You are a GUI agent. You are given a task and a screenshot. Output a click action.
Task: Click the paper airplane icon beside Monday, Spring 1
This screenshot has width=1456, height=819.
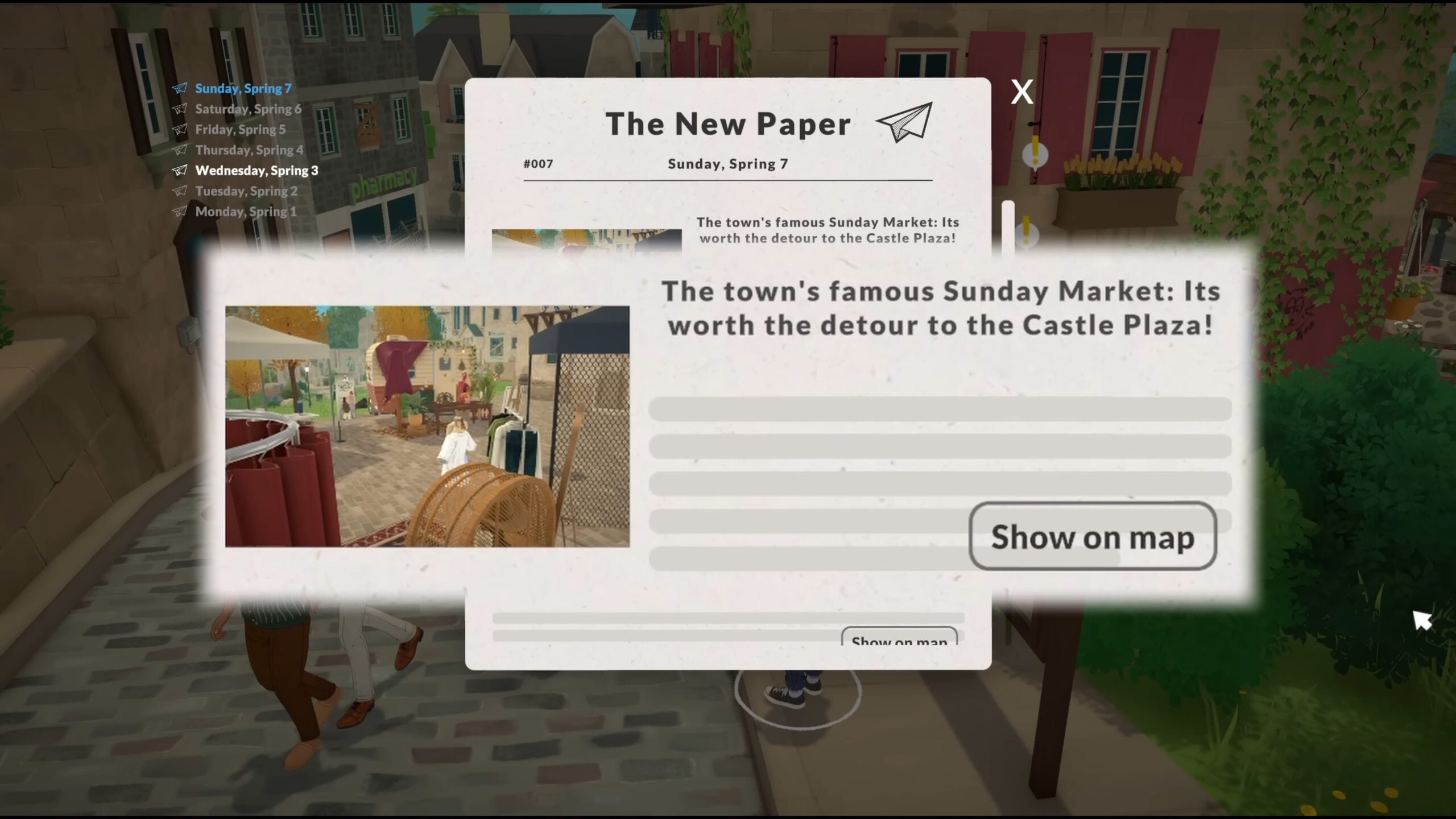click(x=181, y=212)
